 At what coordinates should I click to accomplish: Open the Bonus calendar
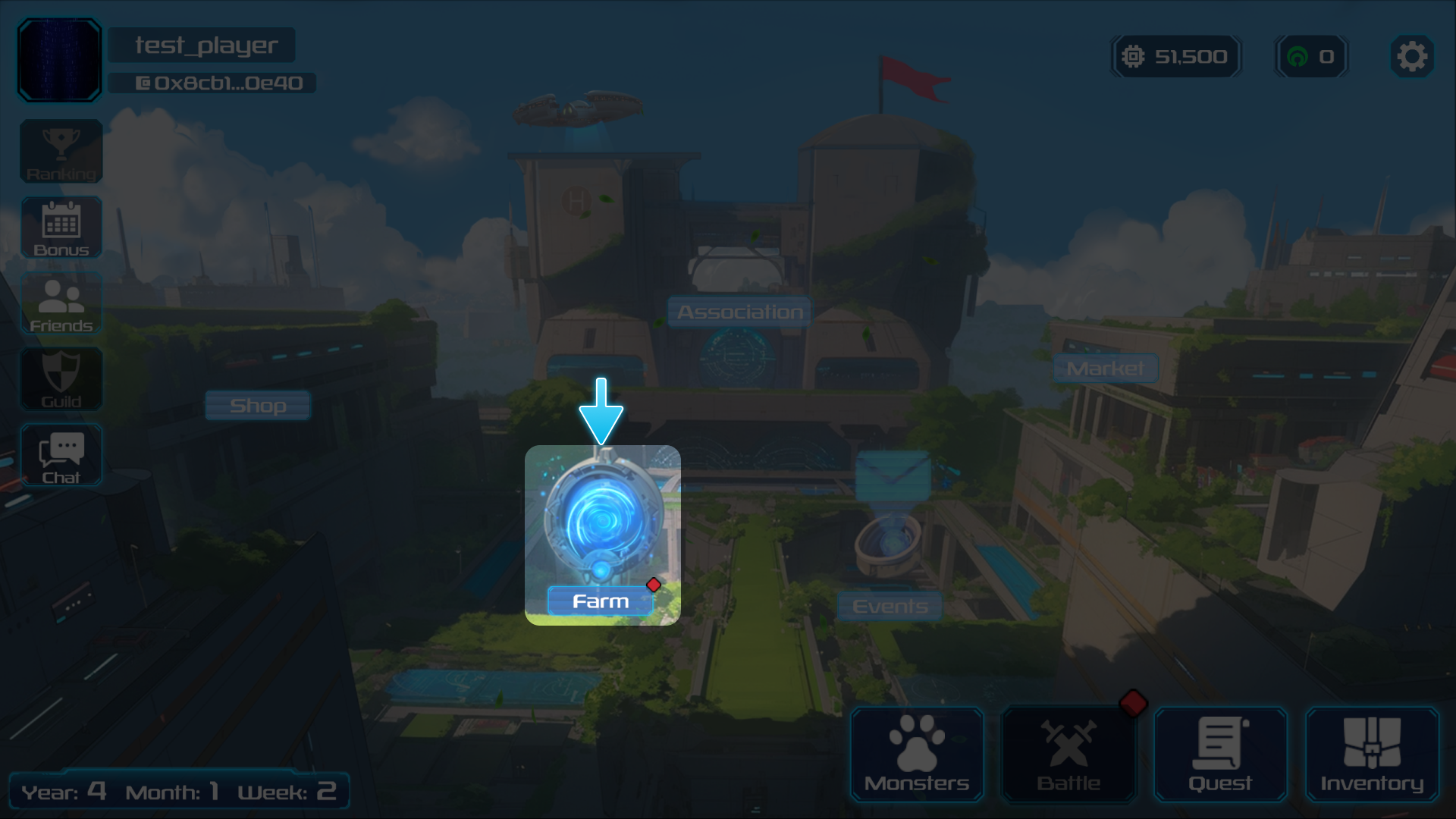tap(61, 227)
